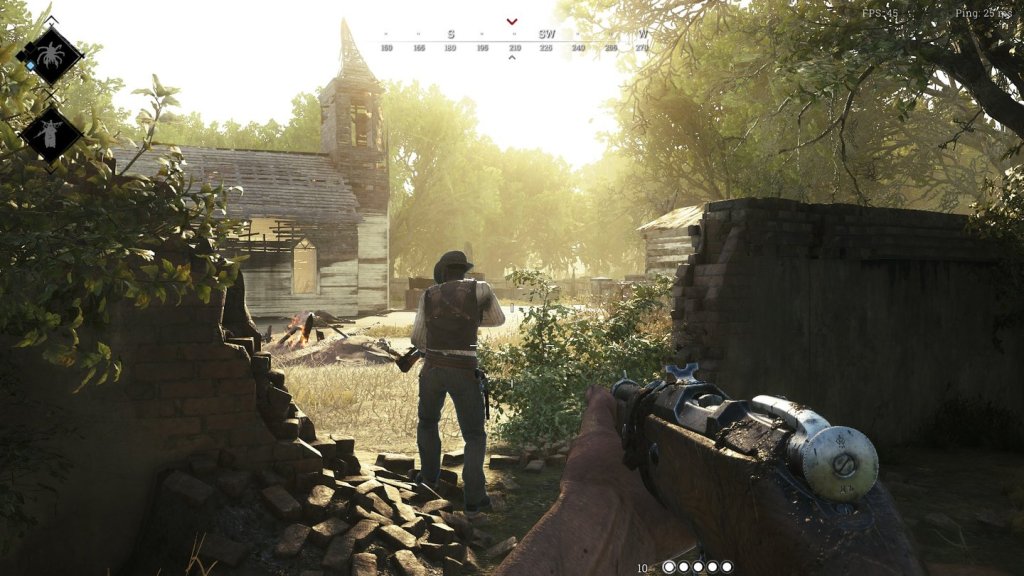Select the spider boss target icon
The image size is (1024, 576).
pyautogui.click(x=50, y=53)
